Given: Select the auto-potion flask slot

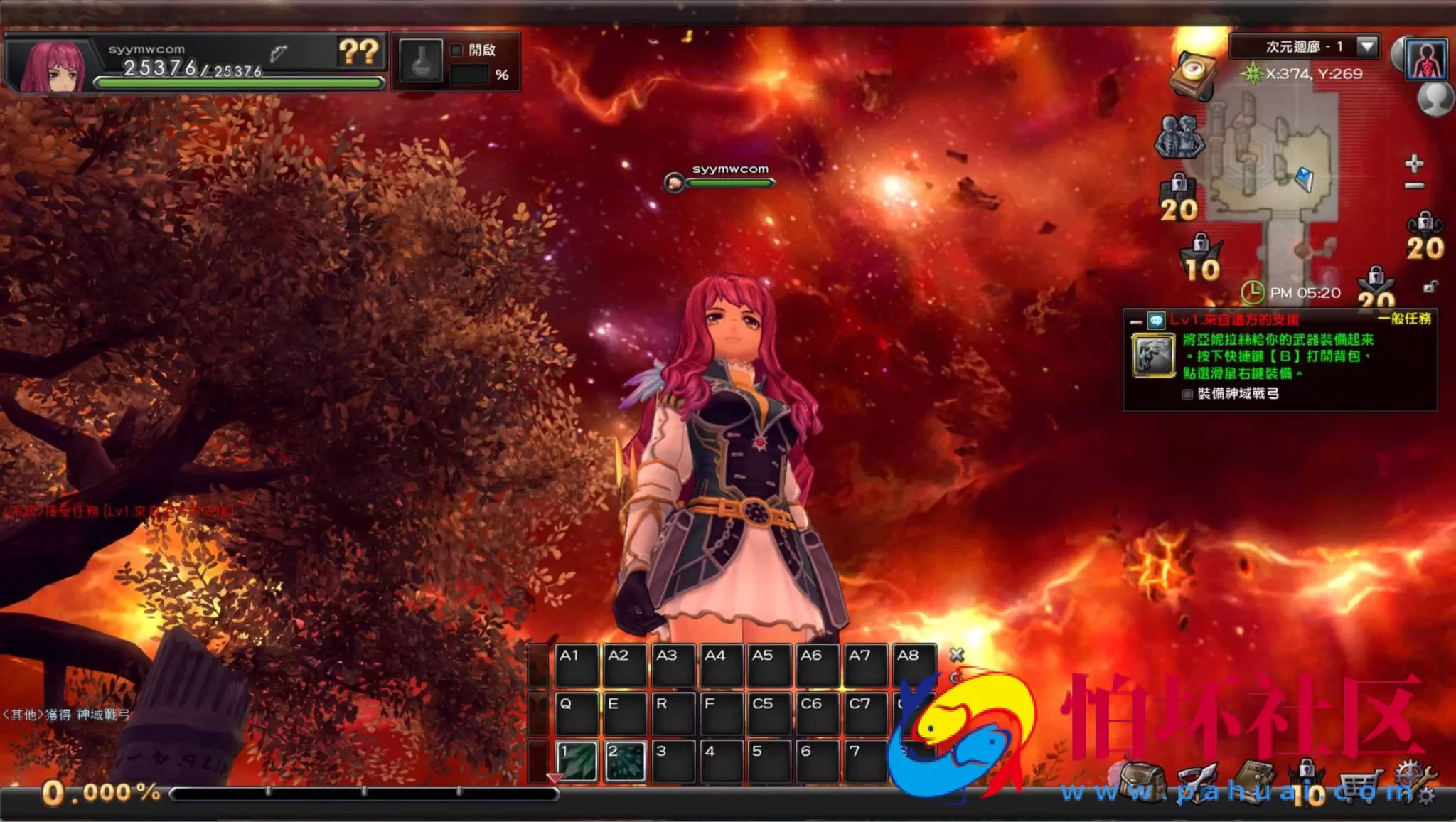Looking at the screenshot, I should click(421, 60).
